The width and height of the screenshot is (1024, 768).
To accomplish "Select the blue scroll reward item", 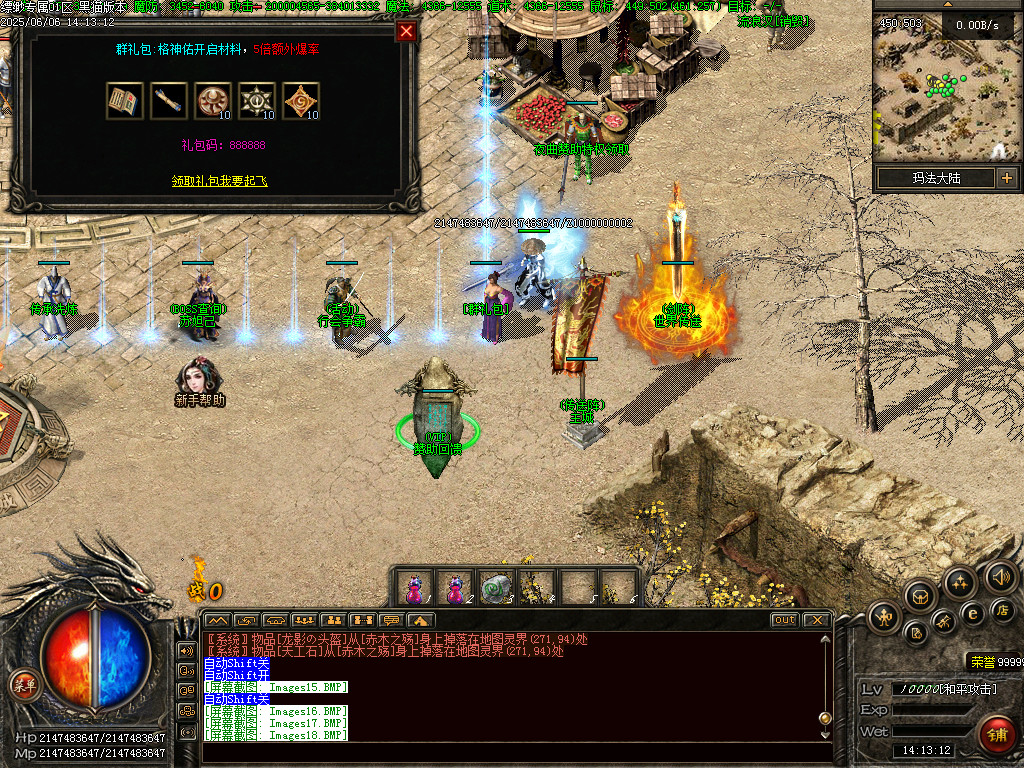I will (168, 101).
